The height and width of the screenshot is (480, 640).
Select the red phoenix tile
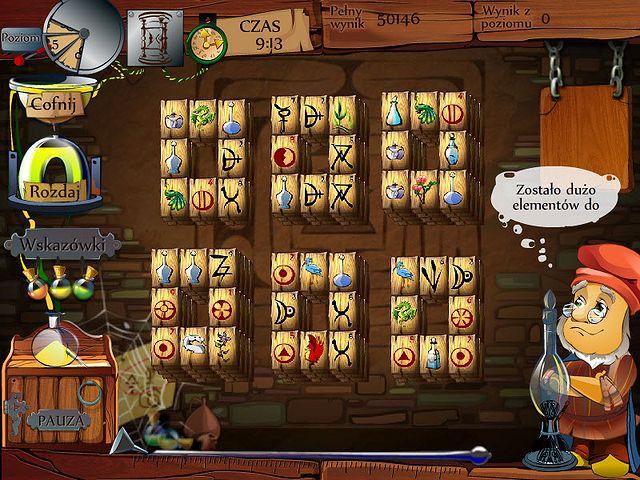coord(314,350)
